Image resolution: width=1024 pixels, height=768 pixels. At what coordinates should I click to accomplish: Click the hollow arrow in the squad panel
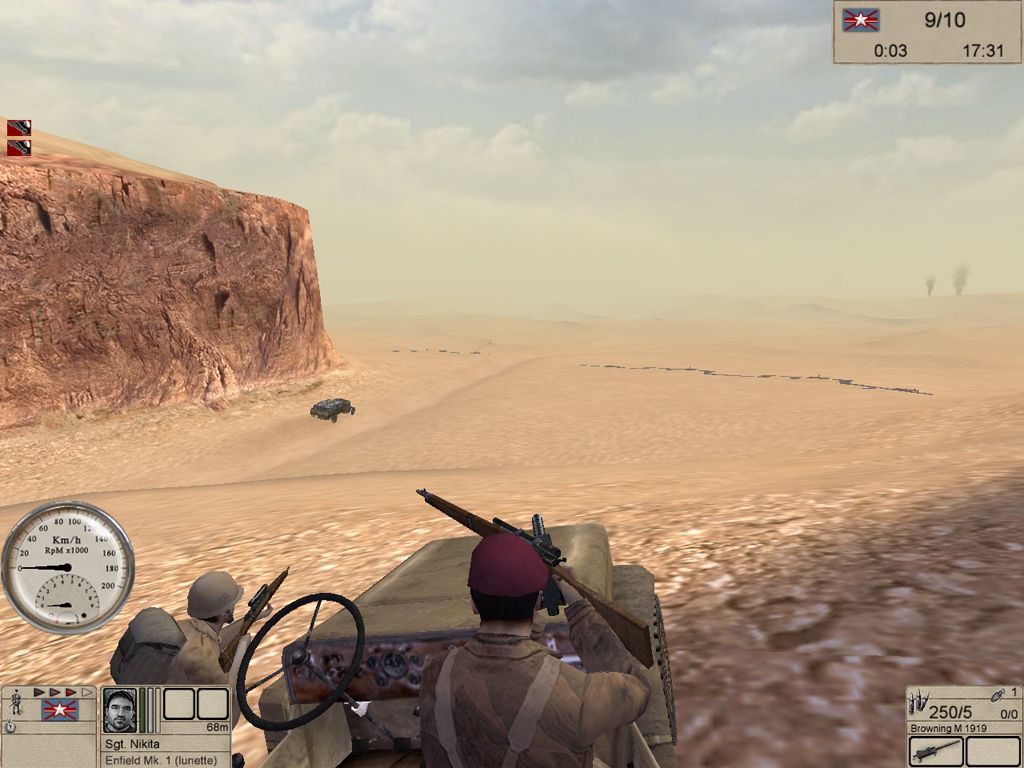coord(87,692)
